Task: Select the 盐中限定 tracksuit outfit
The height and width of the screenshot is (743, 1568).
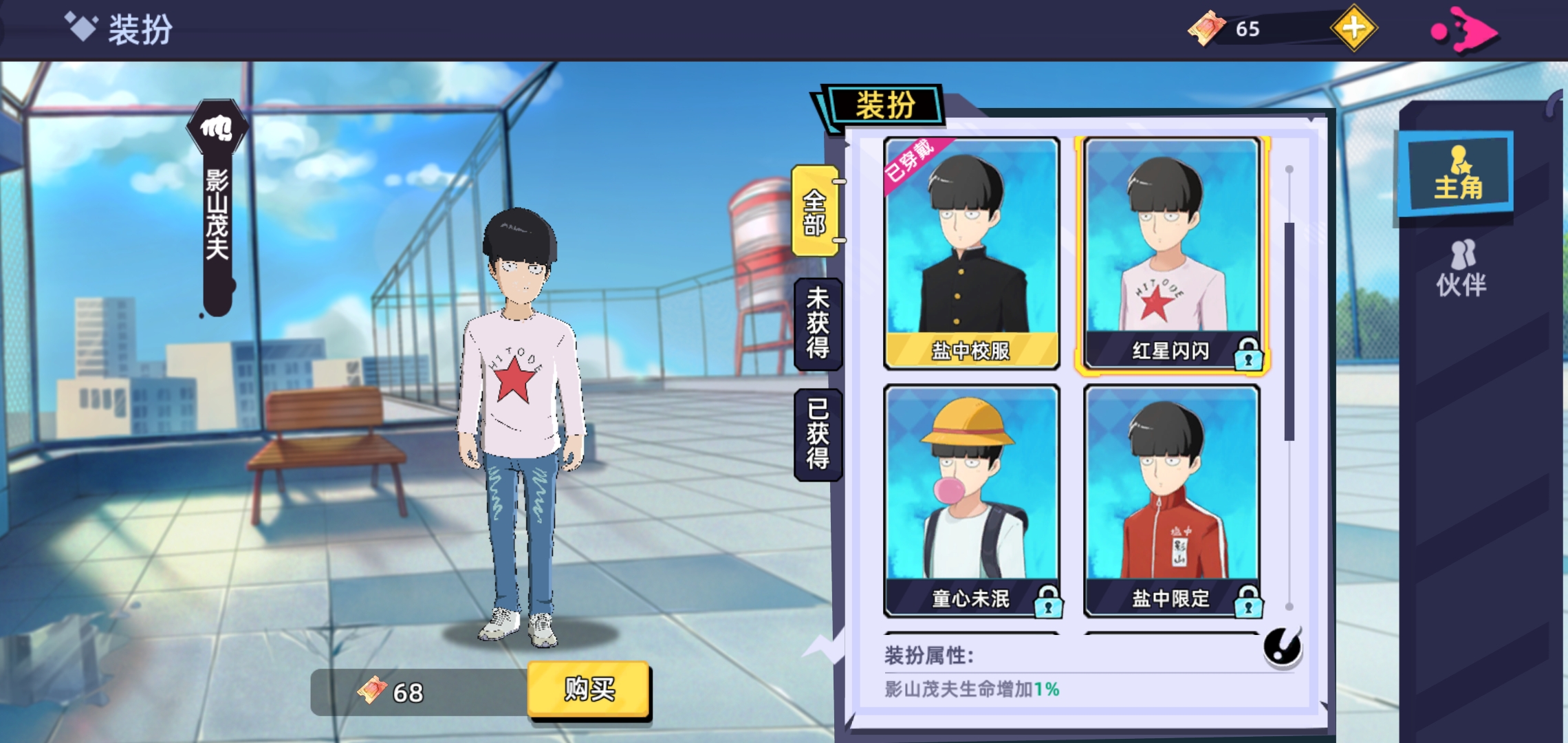Action: tap(1171, 500)
